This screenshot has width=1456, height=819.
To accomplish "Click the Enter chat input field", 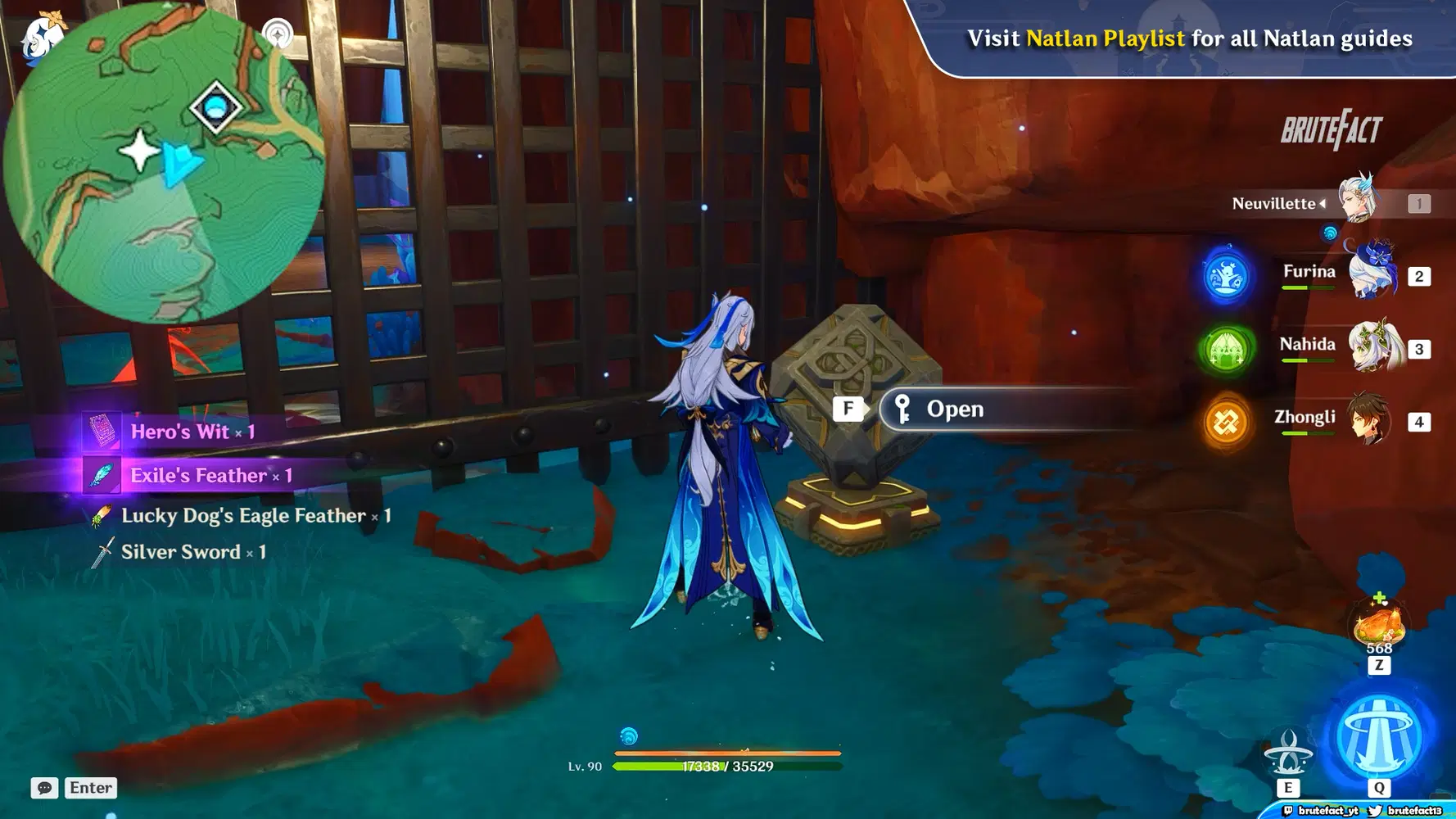I will 90,788.
